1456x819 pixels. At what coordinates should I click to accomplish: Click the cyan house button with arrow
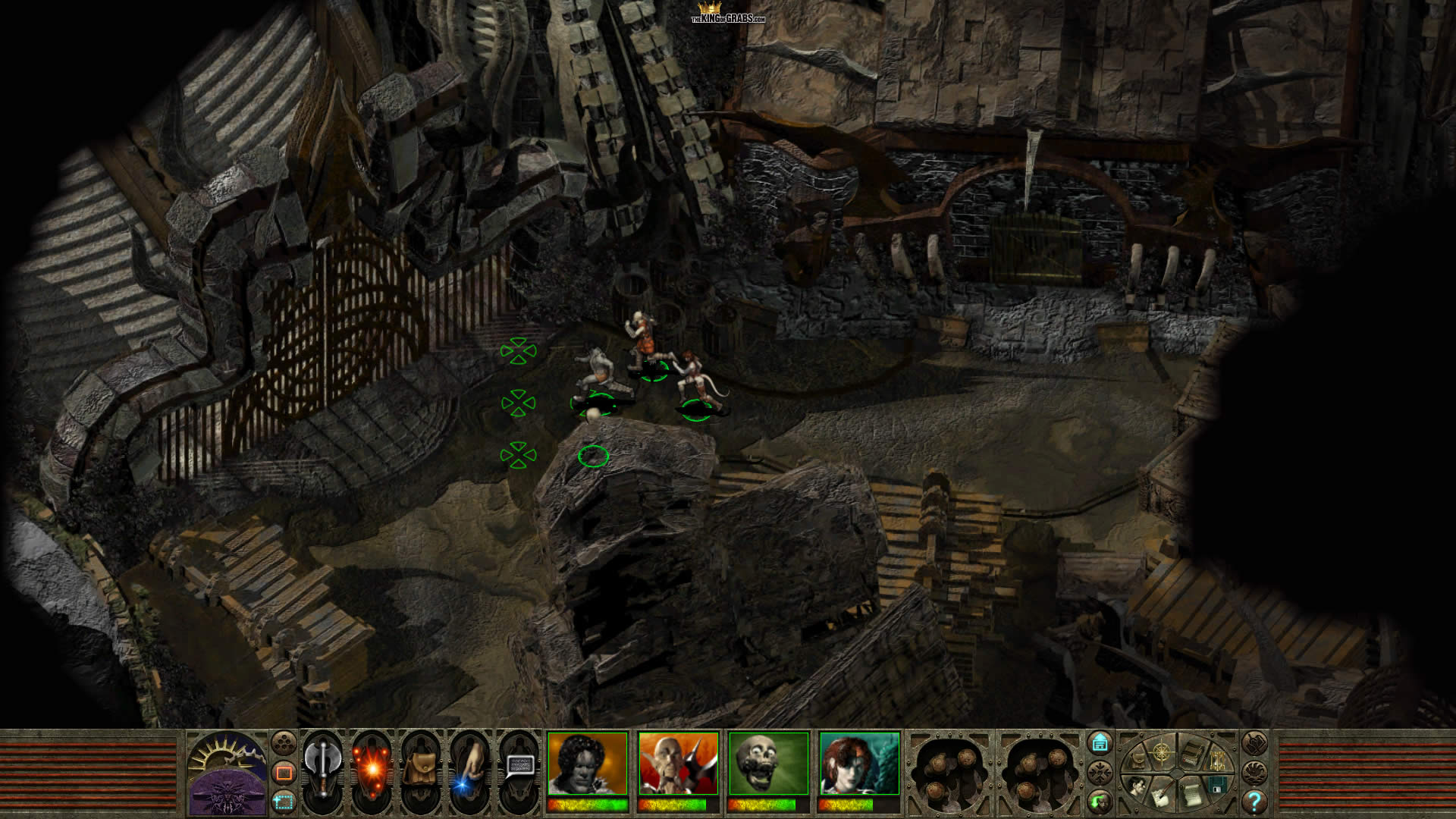1100,742
